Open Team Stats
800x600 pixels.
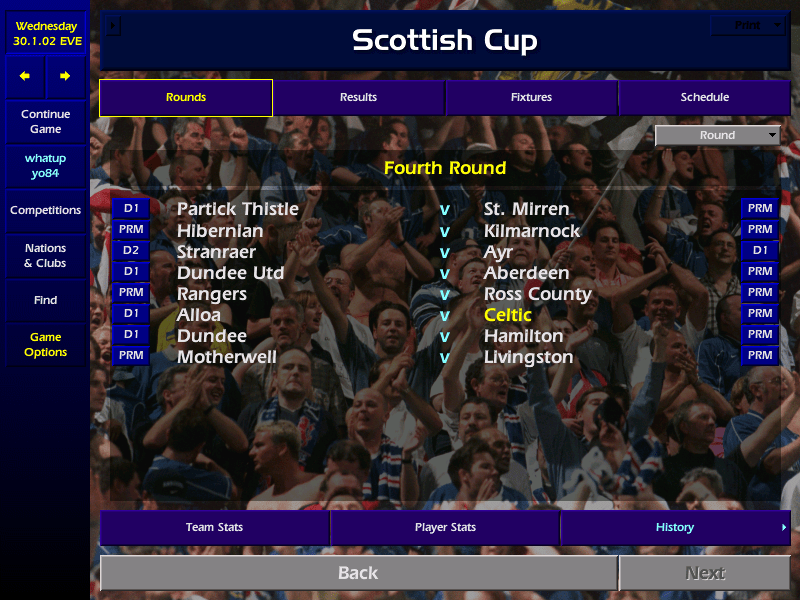[214, 528]
